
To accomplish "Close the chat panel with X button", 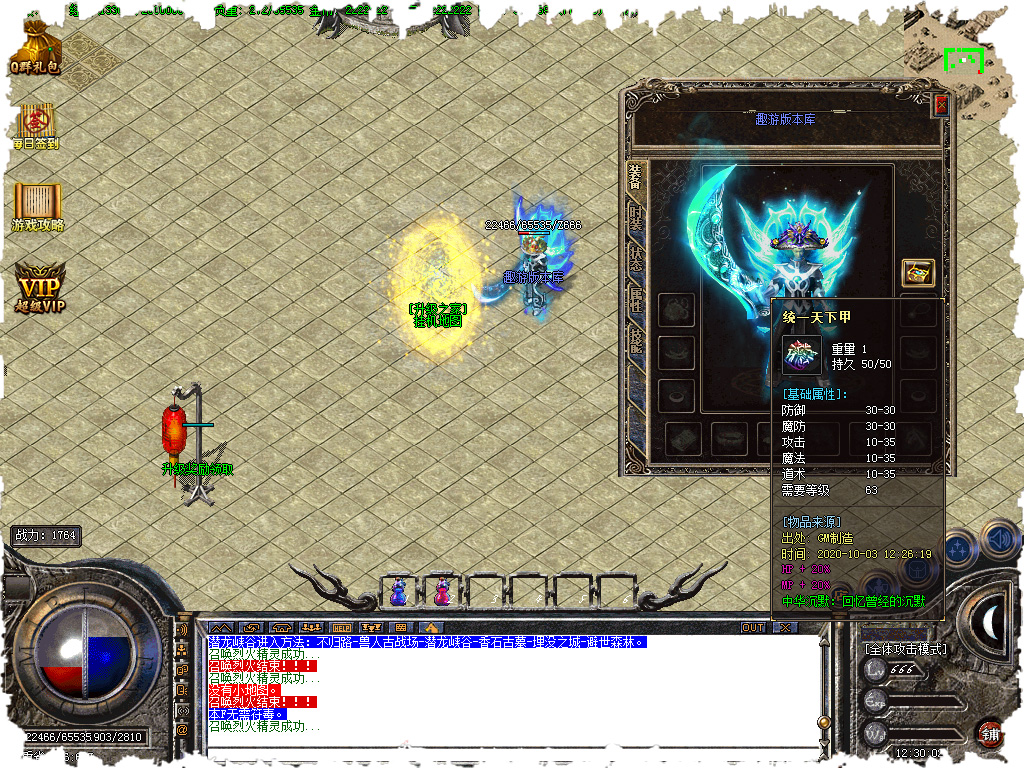I will point(786,628).
